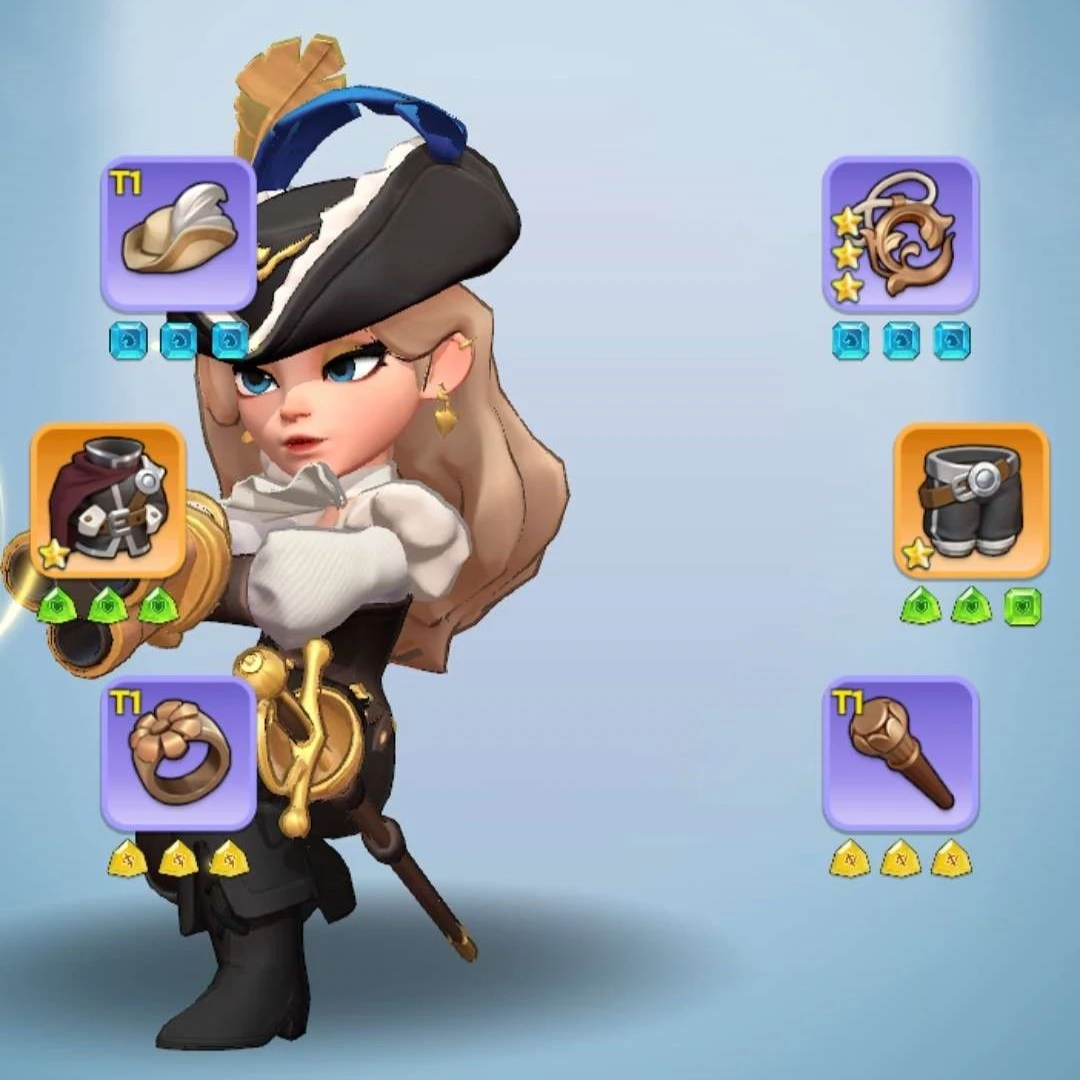Select the feathered hat equipment slot
Viewport: 1080px width, 1080px height.
coord(178,233)
